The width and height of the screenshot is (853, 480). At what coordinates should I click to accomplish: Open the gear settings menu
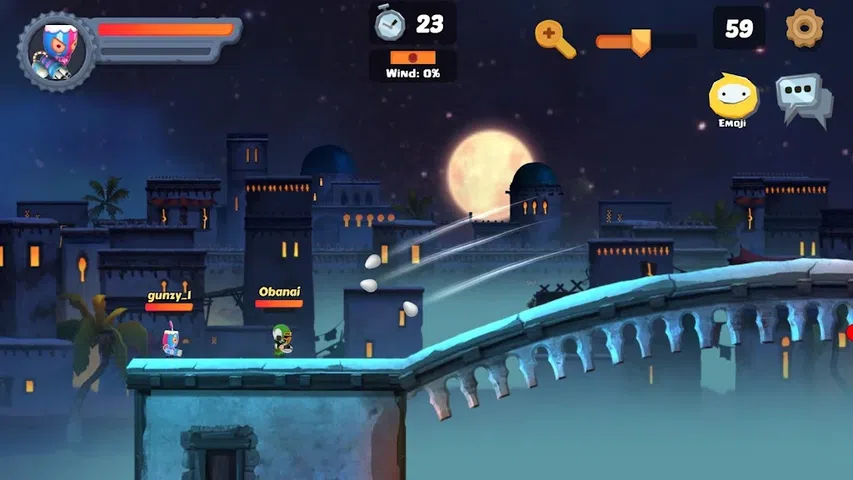pos(804,28)
